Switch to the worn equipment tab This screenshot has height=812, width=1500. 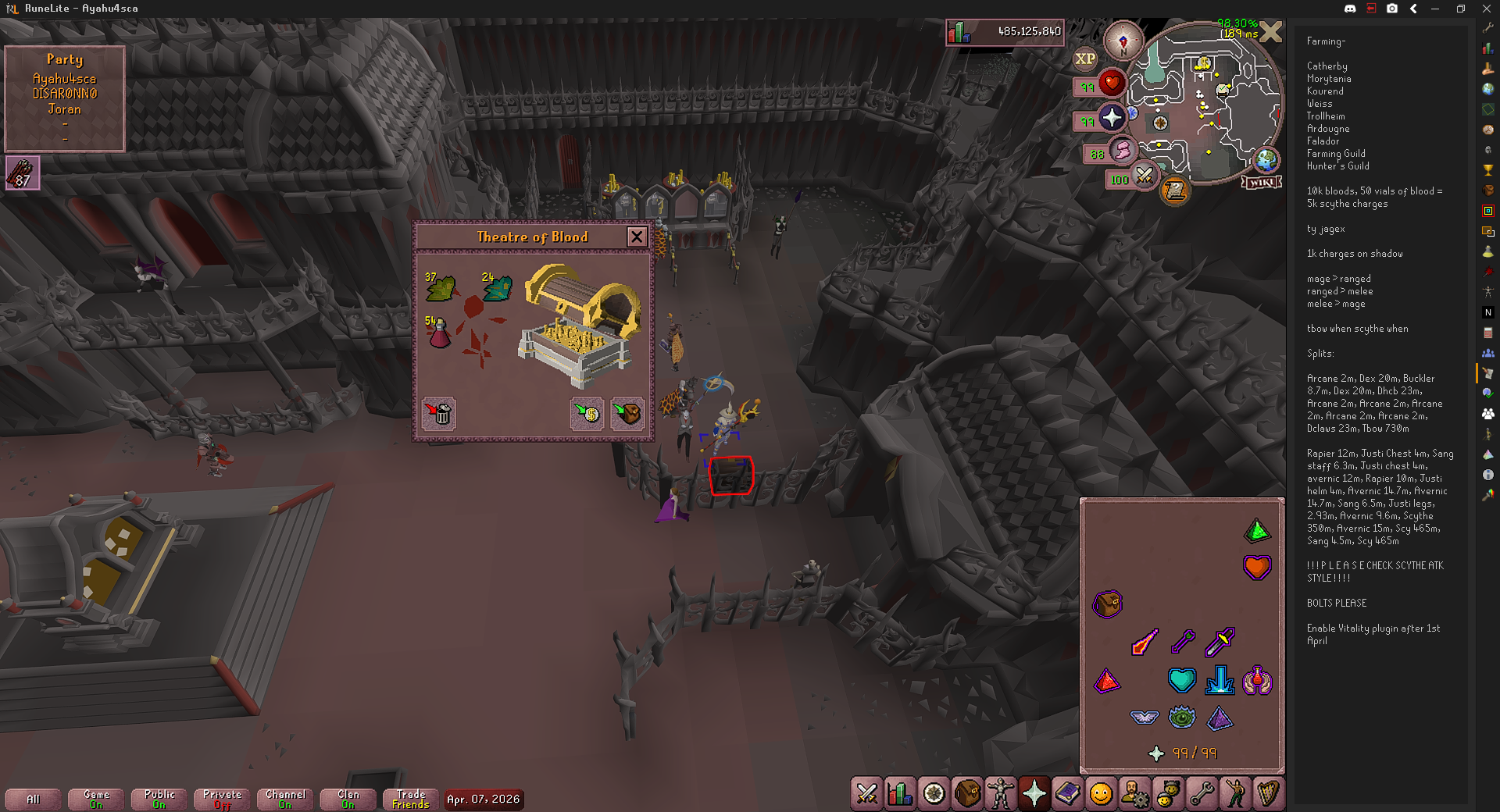pyautogui.click(x=1001, y=794)
